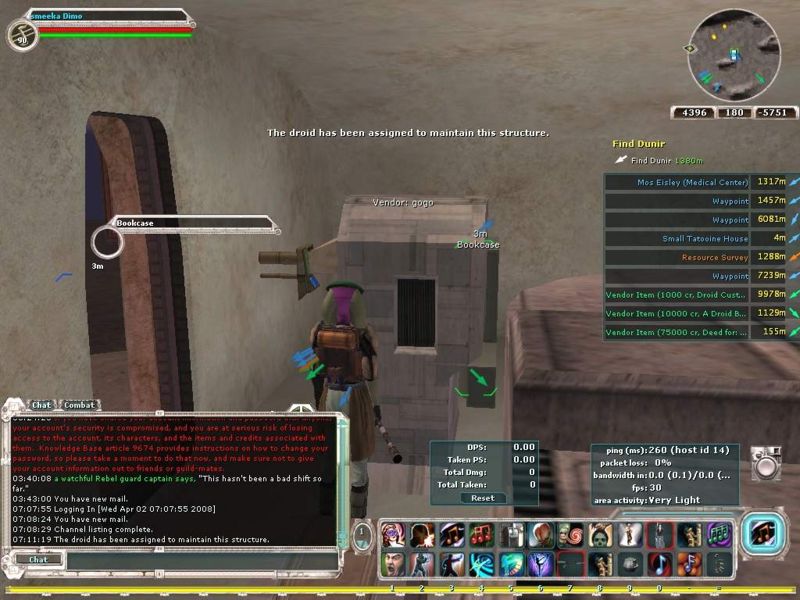Switch to the Combat chat tab

tap(79, 405)
